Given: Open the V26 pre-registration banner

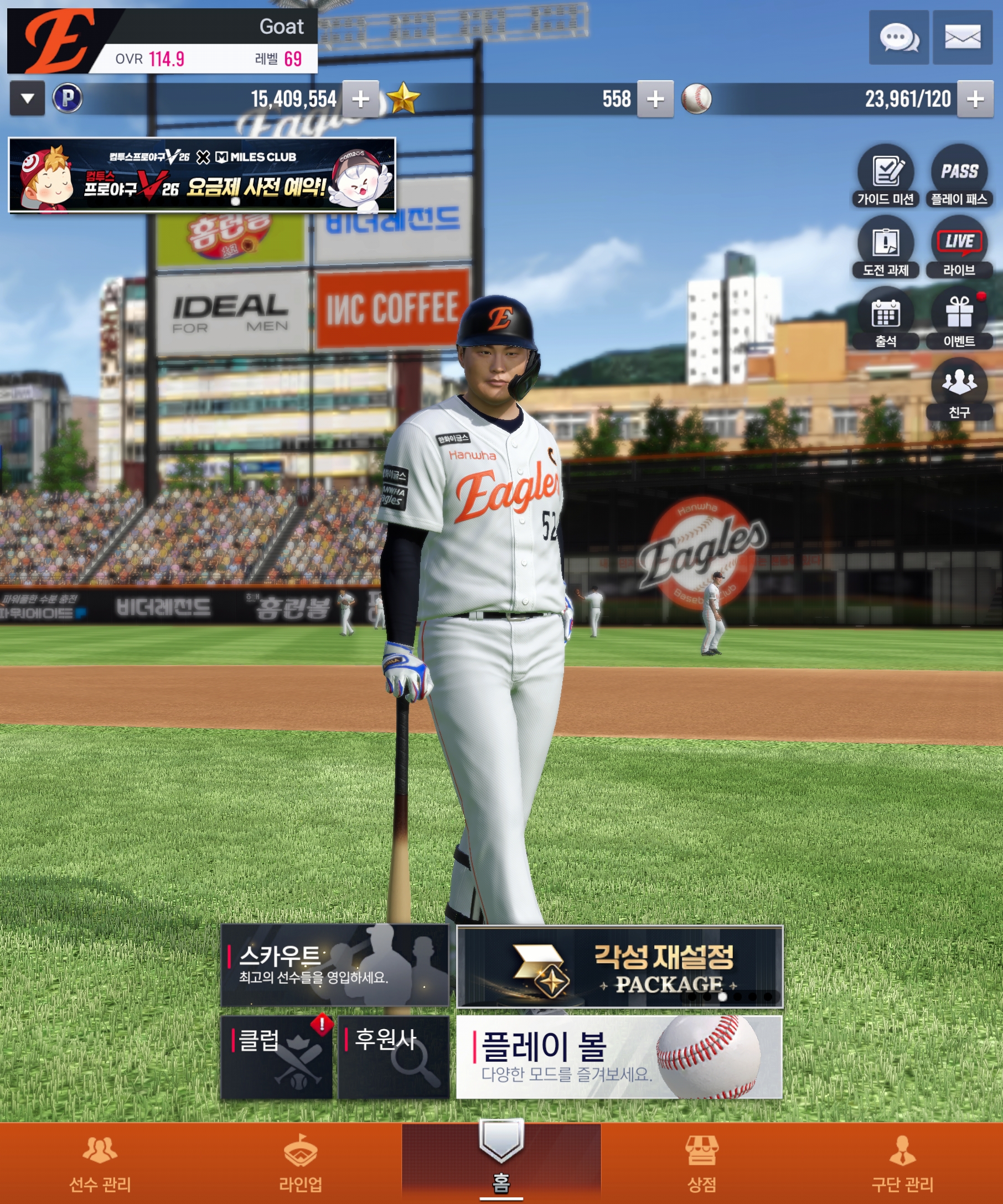Looking at the screenshot, I should click(x=202, y=175).
